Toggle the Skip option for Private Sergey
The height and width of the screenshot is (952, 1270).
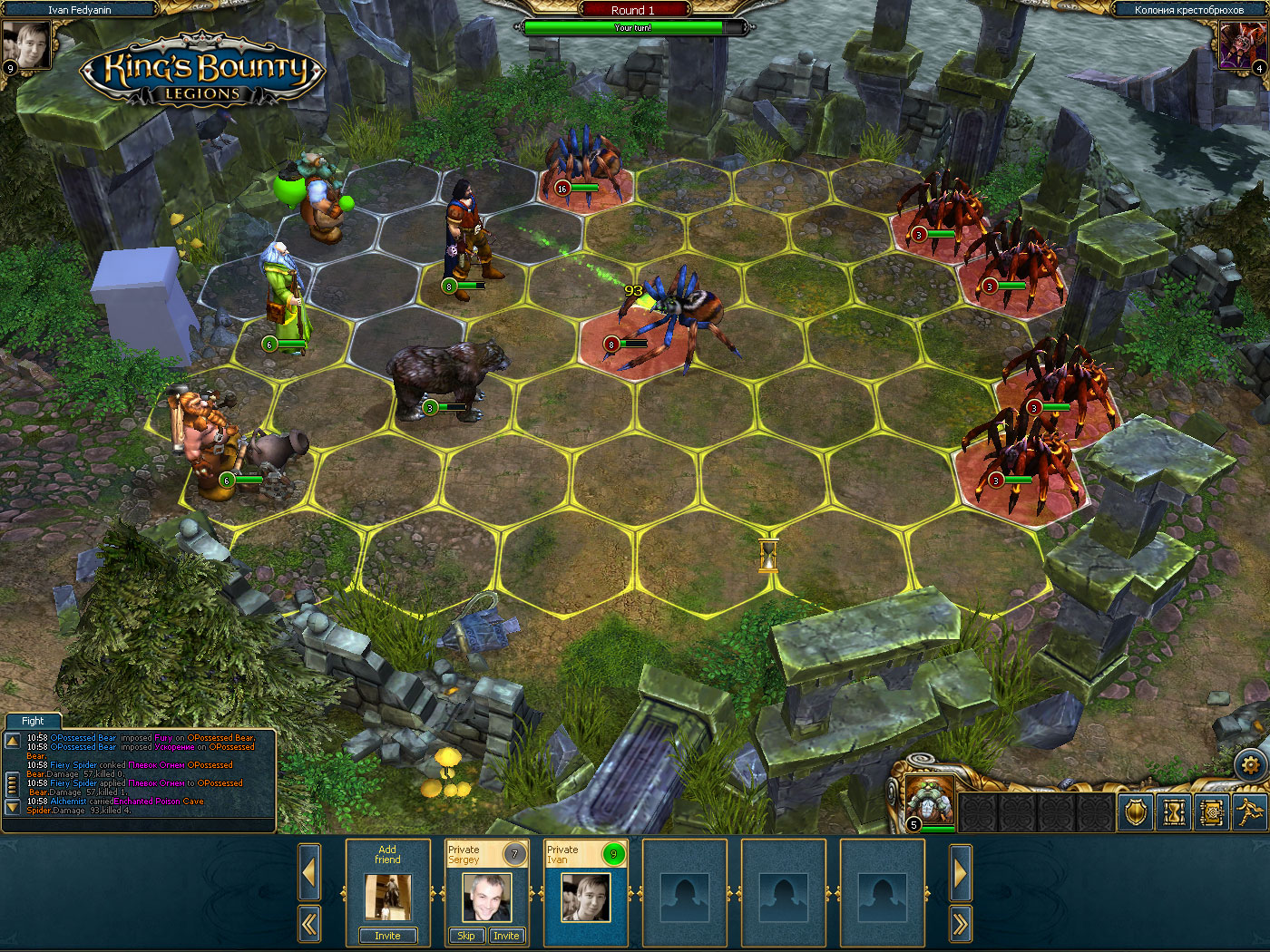[465, 935]
